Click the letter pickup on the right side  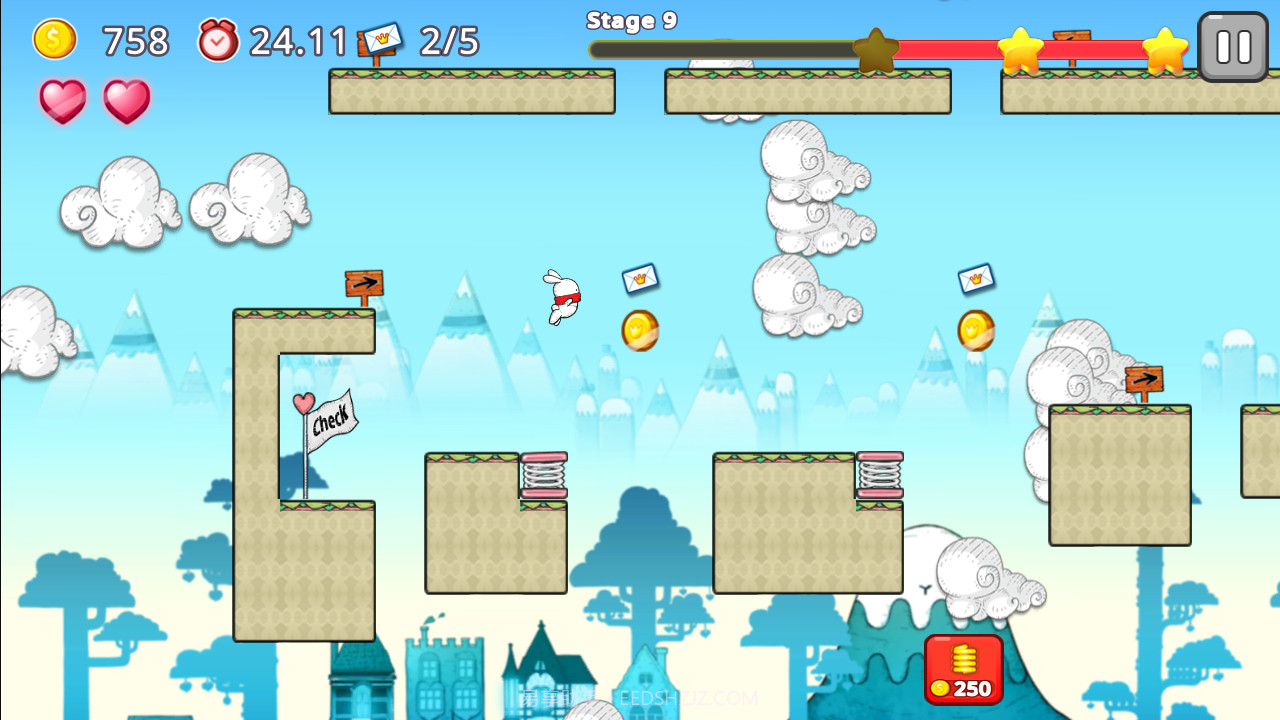pyautogui.click(x=976, y=280)
